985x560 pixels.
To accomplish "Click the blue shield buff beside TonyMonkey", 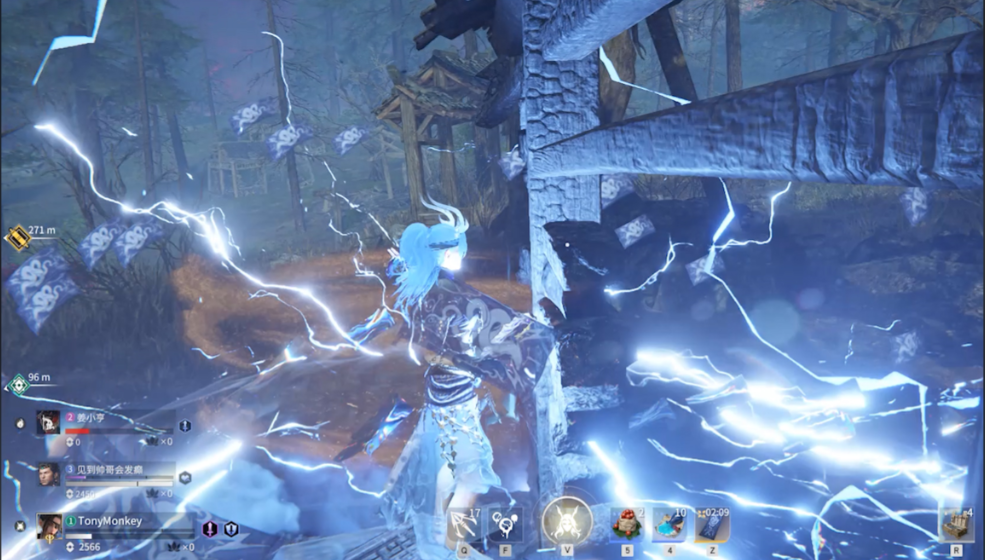I will coord(230,529).
